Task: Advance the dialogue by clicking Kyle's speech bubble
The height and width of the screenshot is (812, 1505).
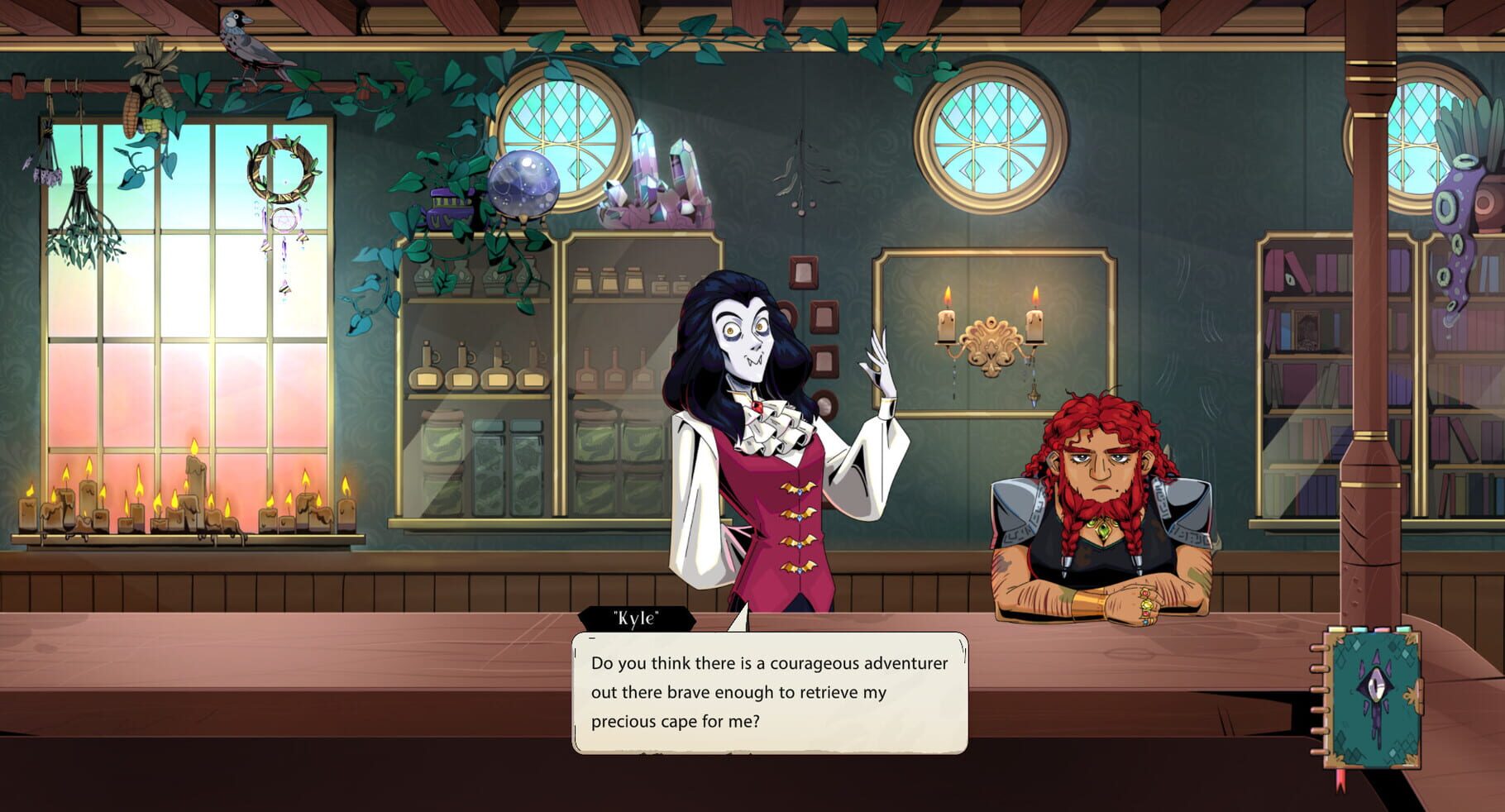Action: coord(769,695)
